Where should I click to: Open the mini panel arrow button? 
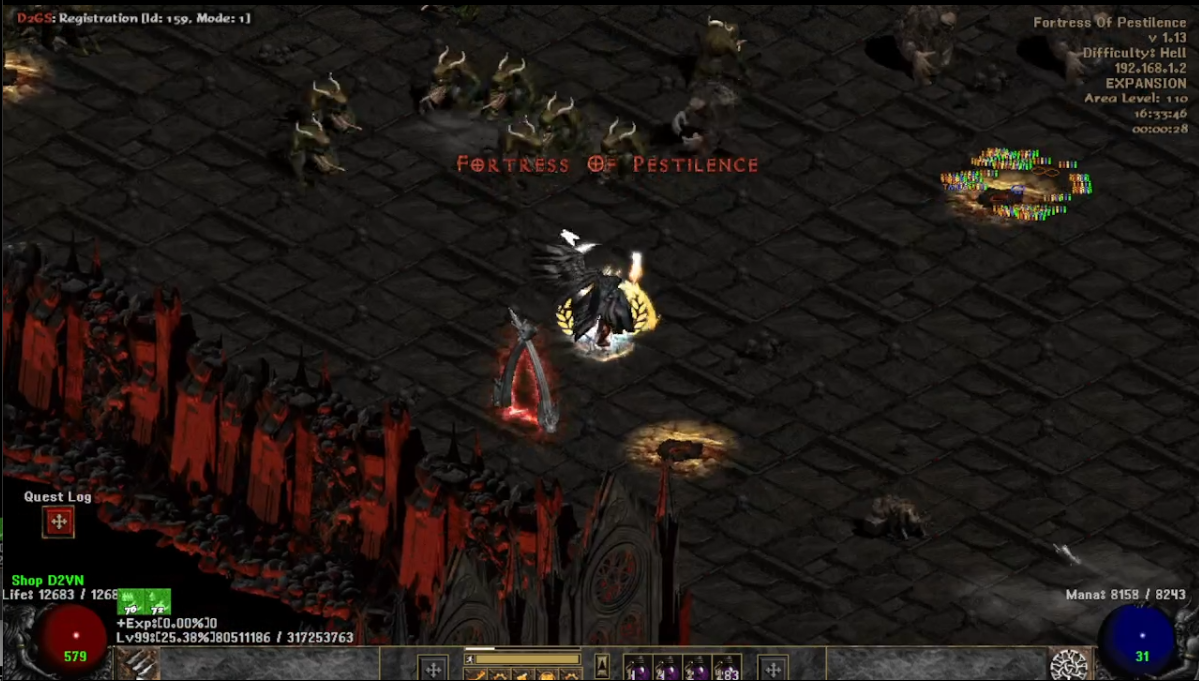(x=602, y=666)
